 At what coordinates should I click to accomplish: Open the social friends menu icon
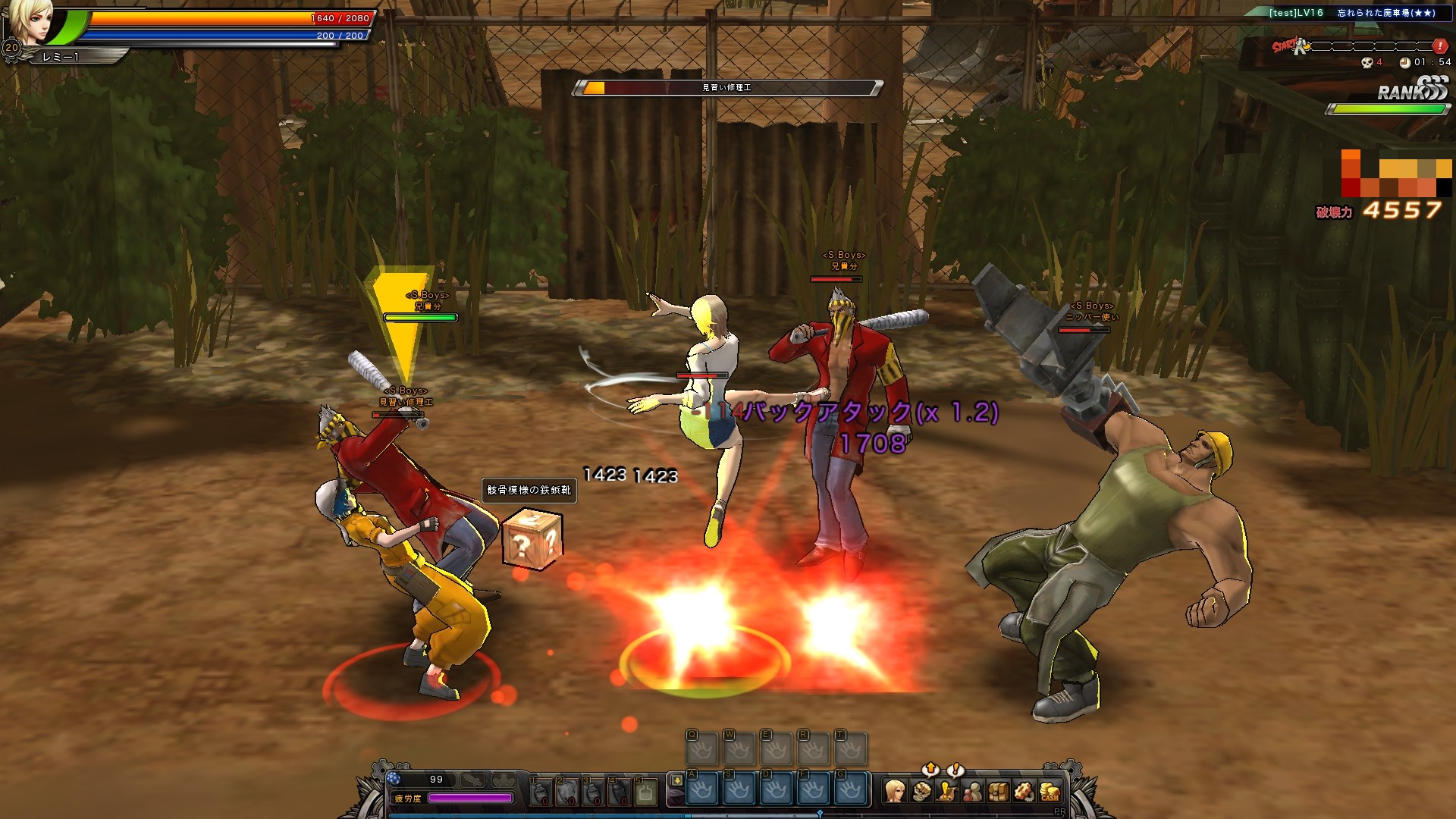tap(973, 792)
